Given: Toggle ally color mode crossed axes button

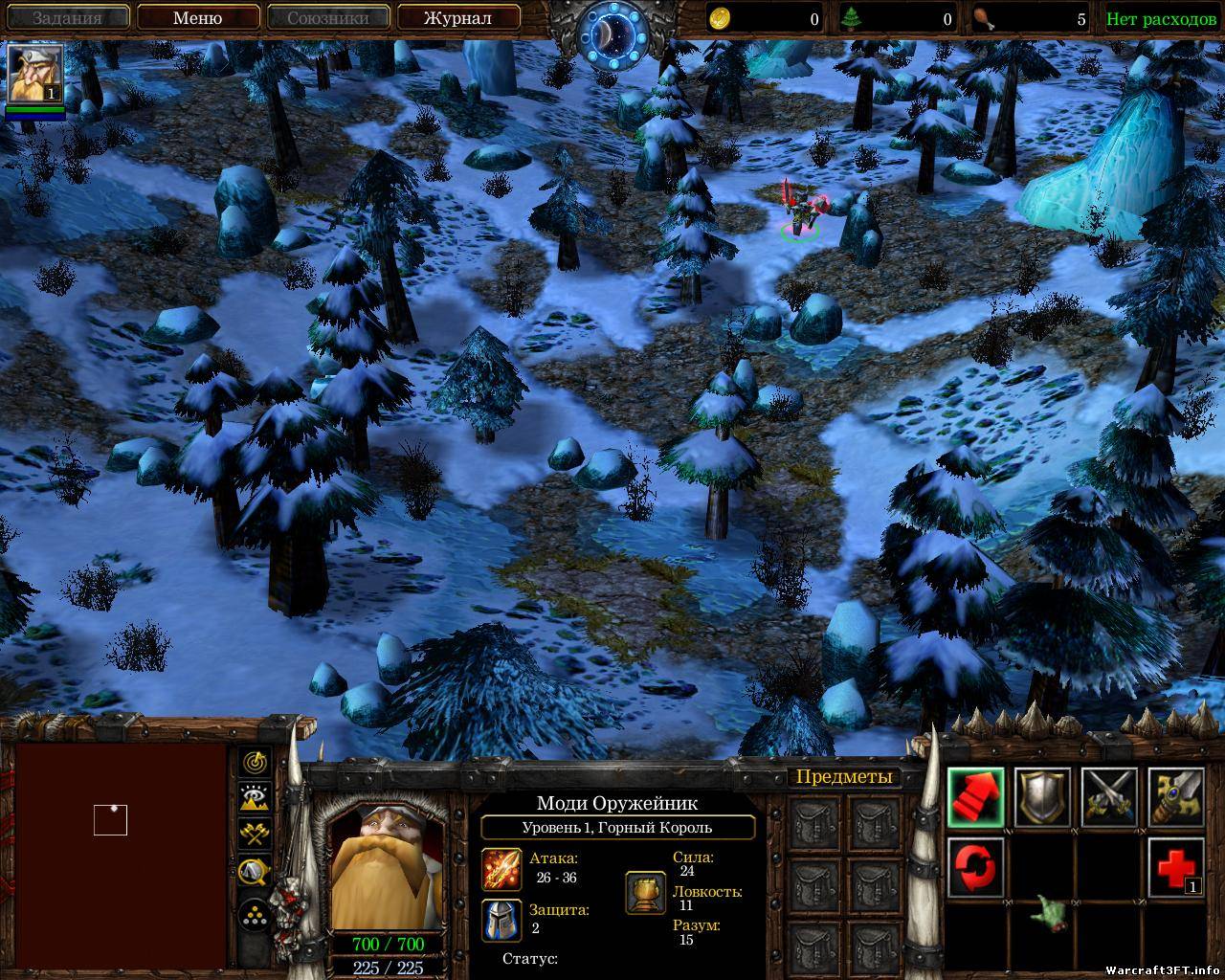Looking at the screenshot, I should tap(256, 834).
